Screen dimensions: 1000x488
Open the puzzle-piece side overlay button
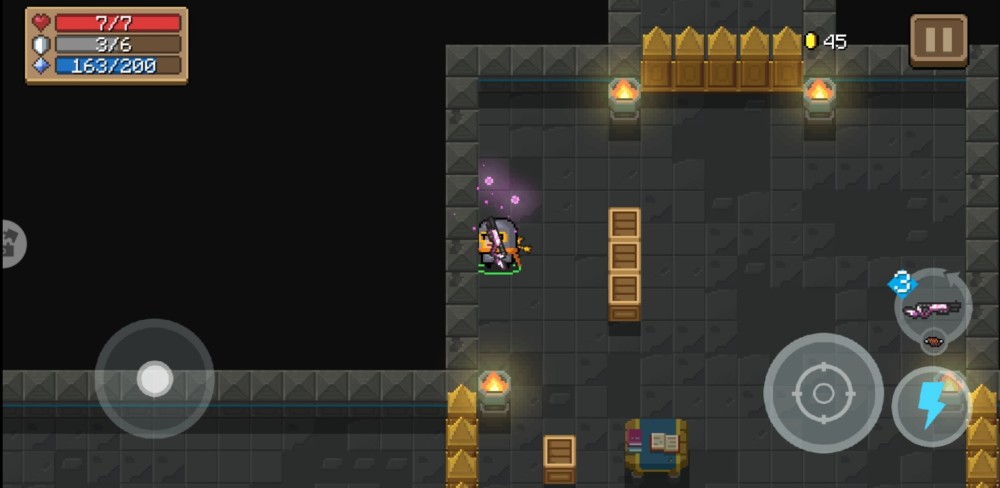point(12,243)
